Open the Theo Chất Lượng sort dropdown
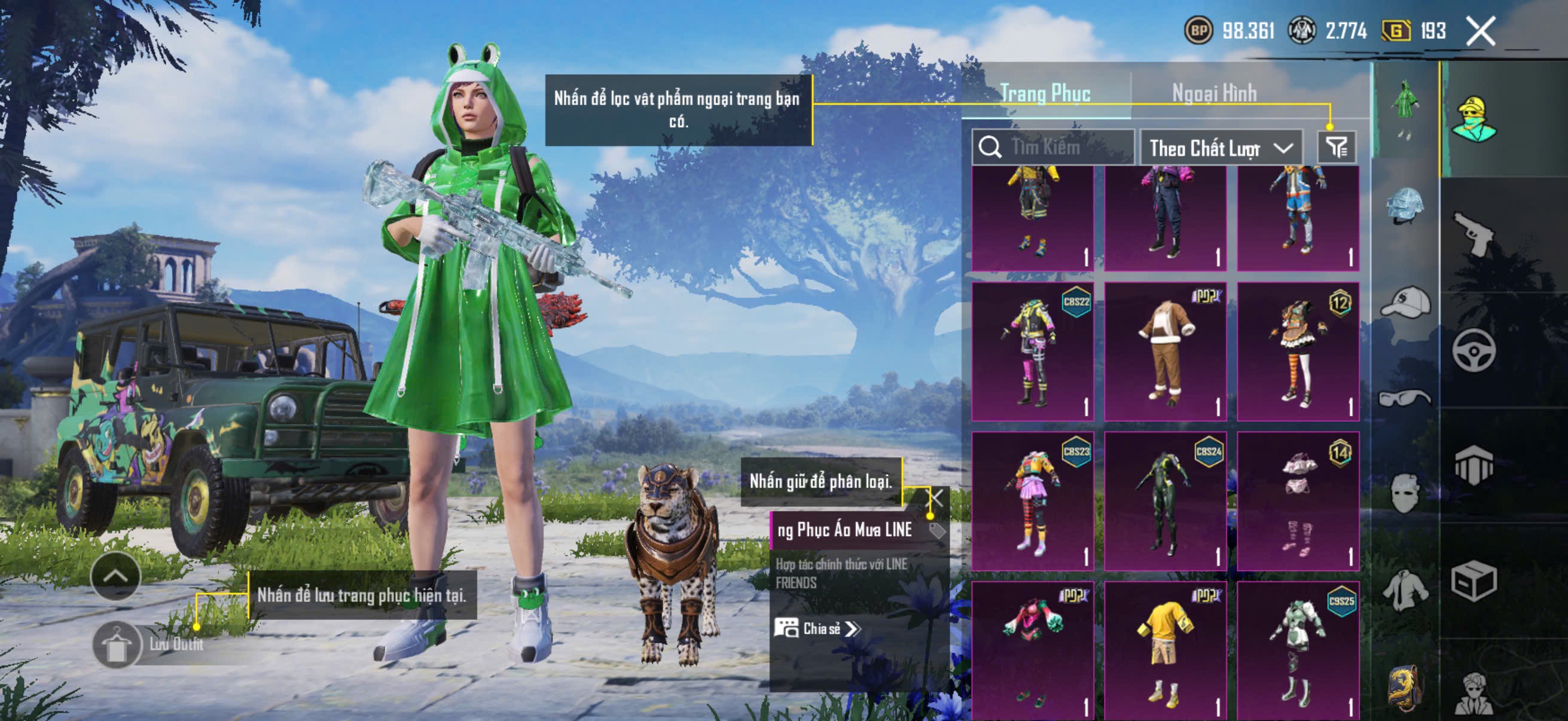1568x721 pixels. pos(1220,148)
